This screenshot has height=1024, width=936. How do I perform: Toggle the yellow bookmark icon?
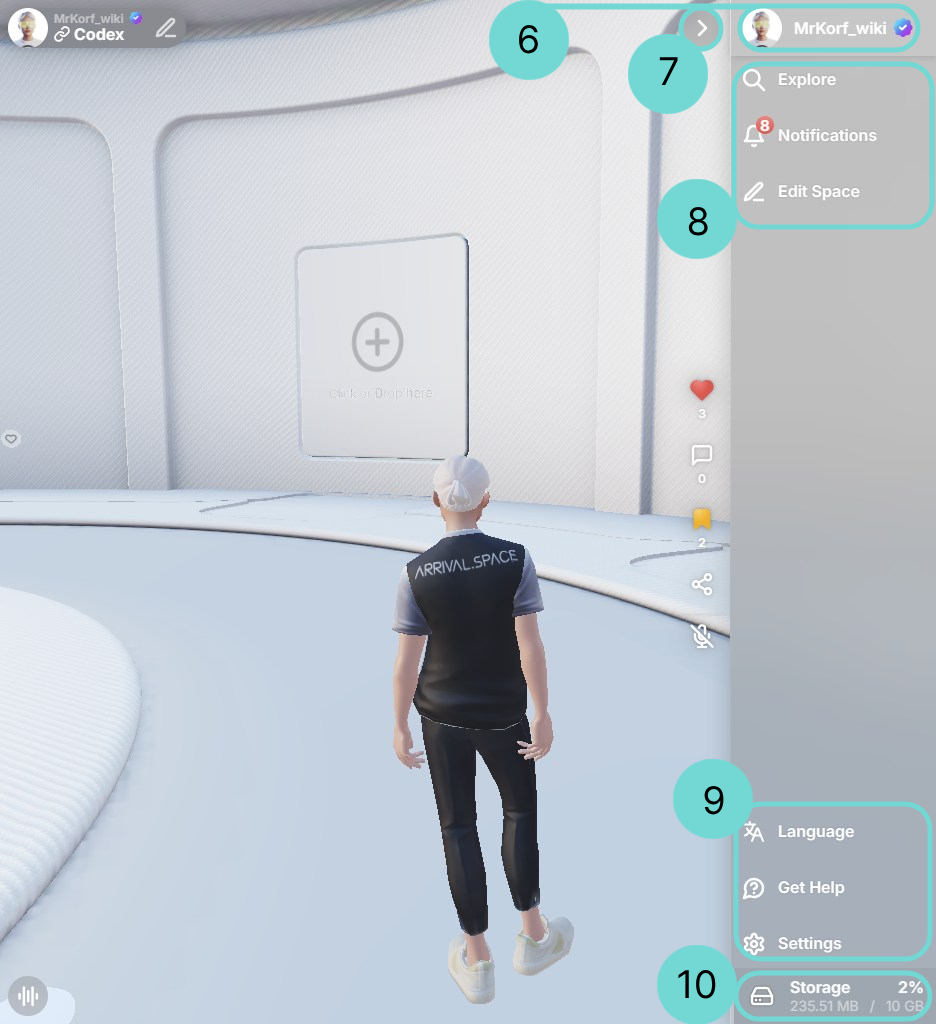[x=702, y=519]
